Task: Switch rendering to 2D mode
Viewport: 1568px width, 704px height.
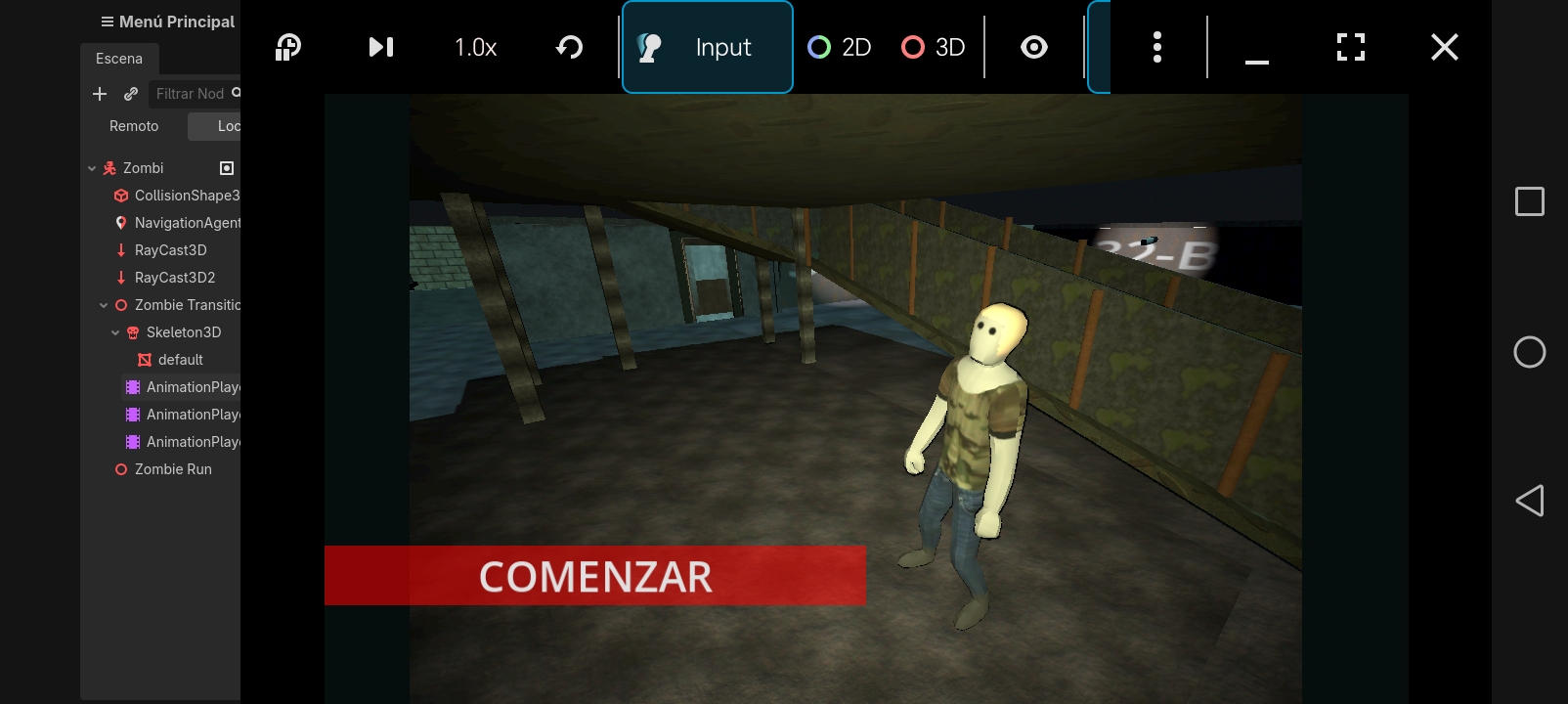Action: (x=838, y=47)
